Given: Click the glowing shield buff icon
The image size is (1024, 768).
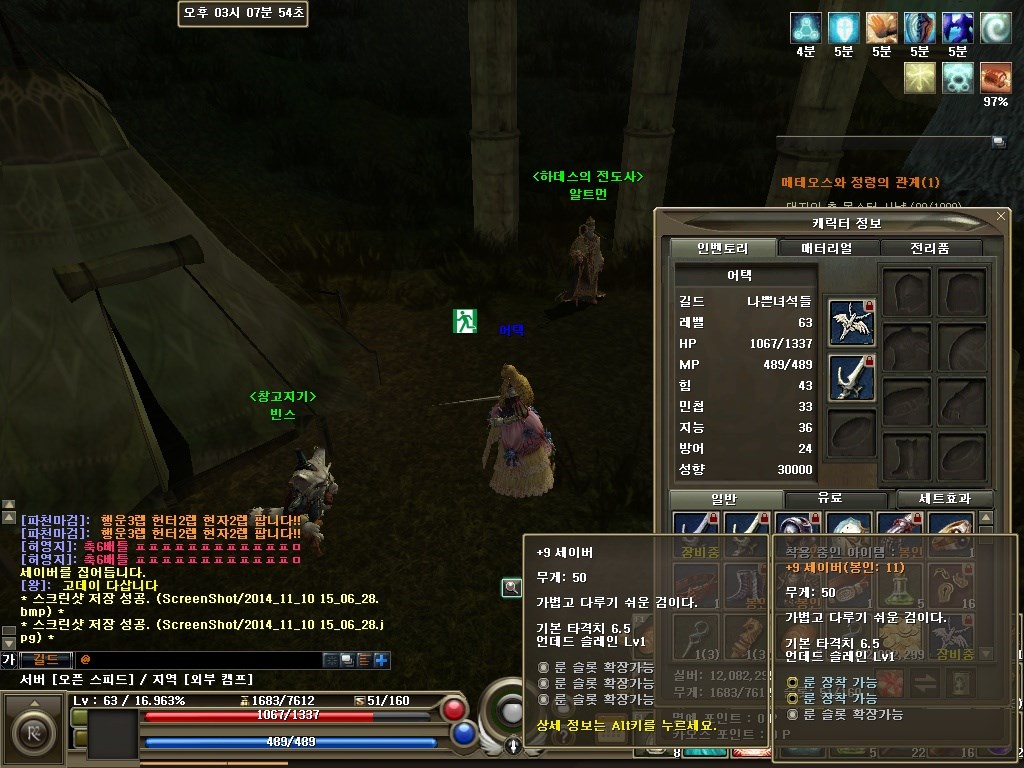Looking at the screenshot, I should pyautogui.click(x=843, y=28).
